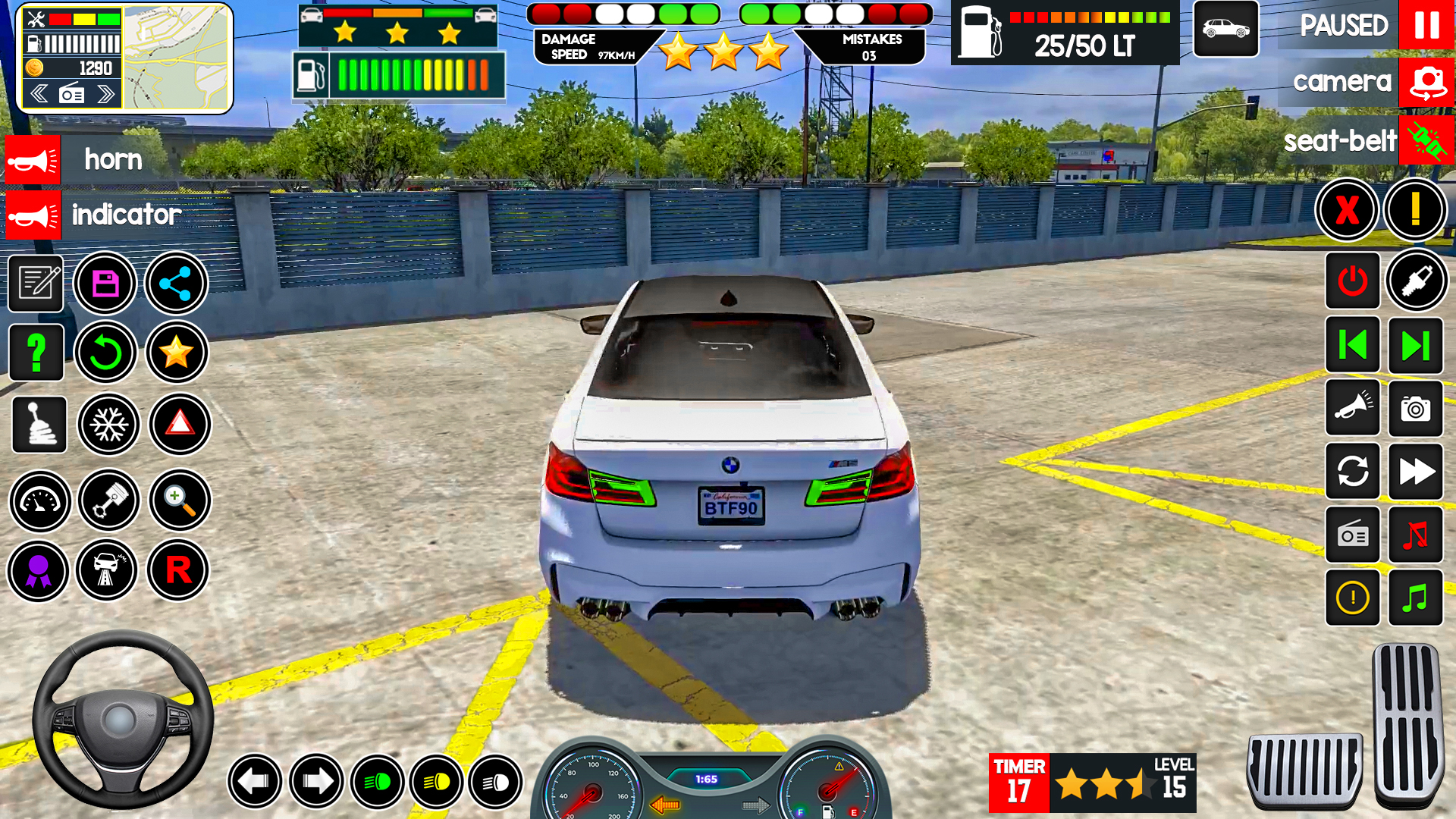
Task: Fast forward with the double-arrow icon
Action: coord(1417,472)
